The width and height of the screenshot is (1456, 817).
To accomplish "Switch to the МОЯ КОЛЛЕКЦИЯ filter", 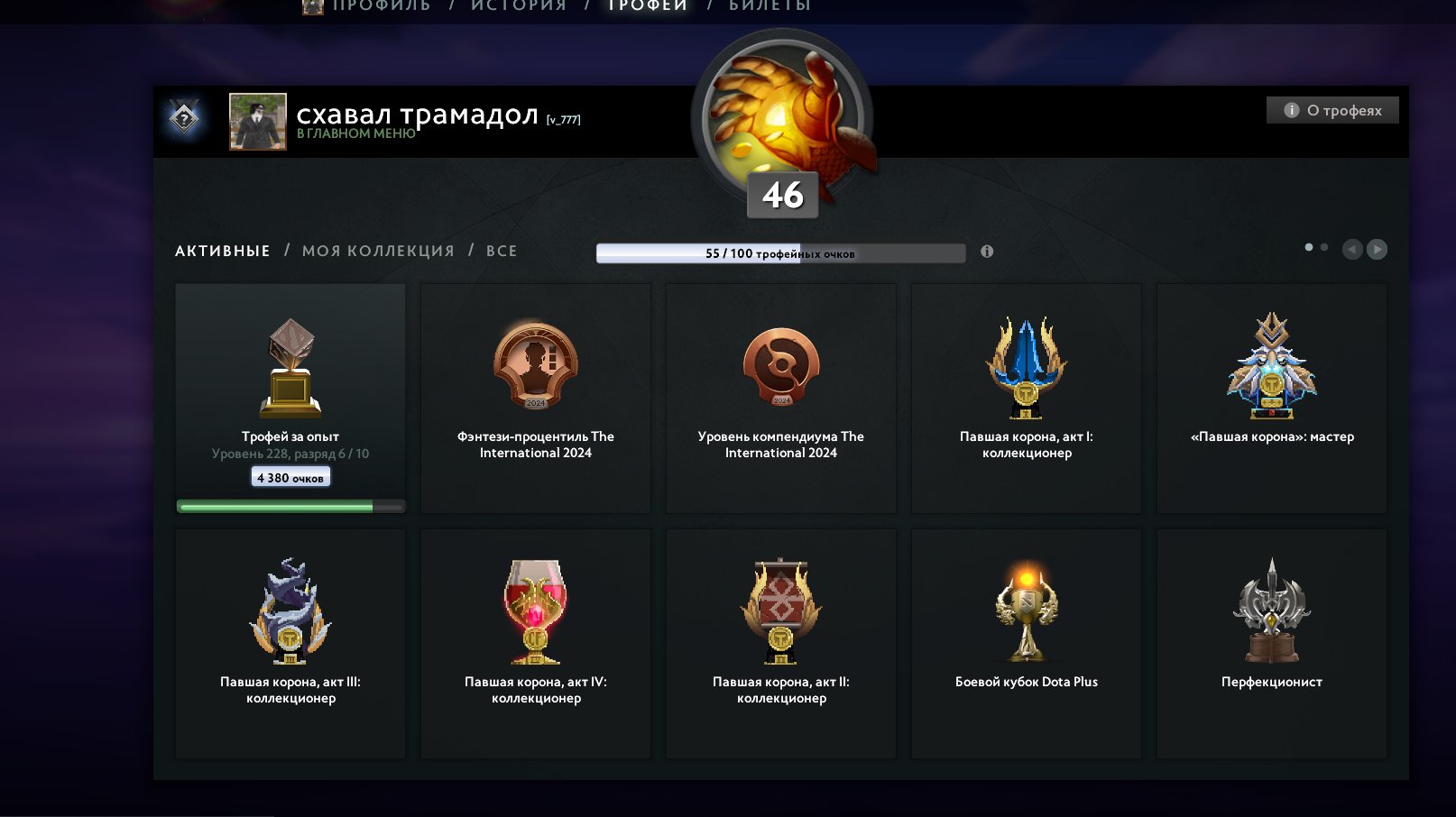I will (377, 251).
